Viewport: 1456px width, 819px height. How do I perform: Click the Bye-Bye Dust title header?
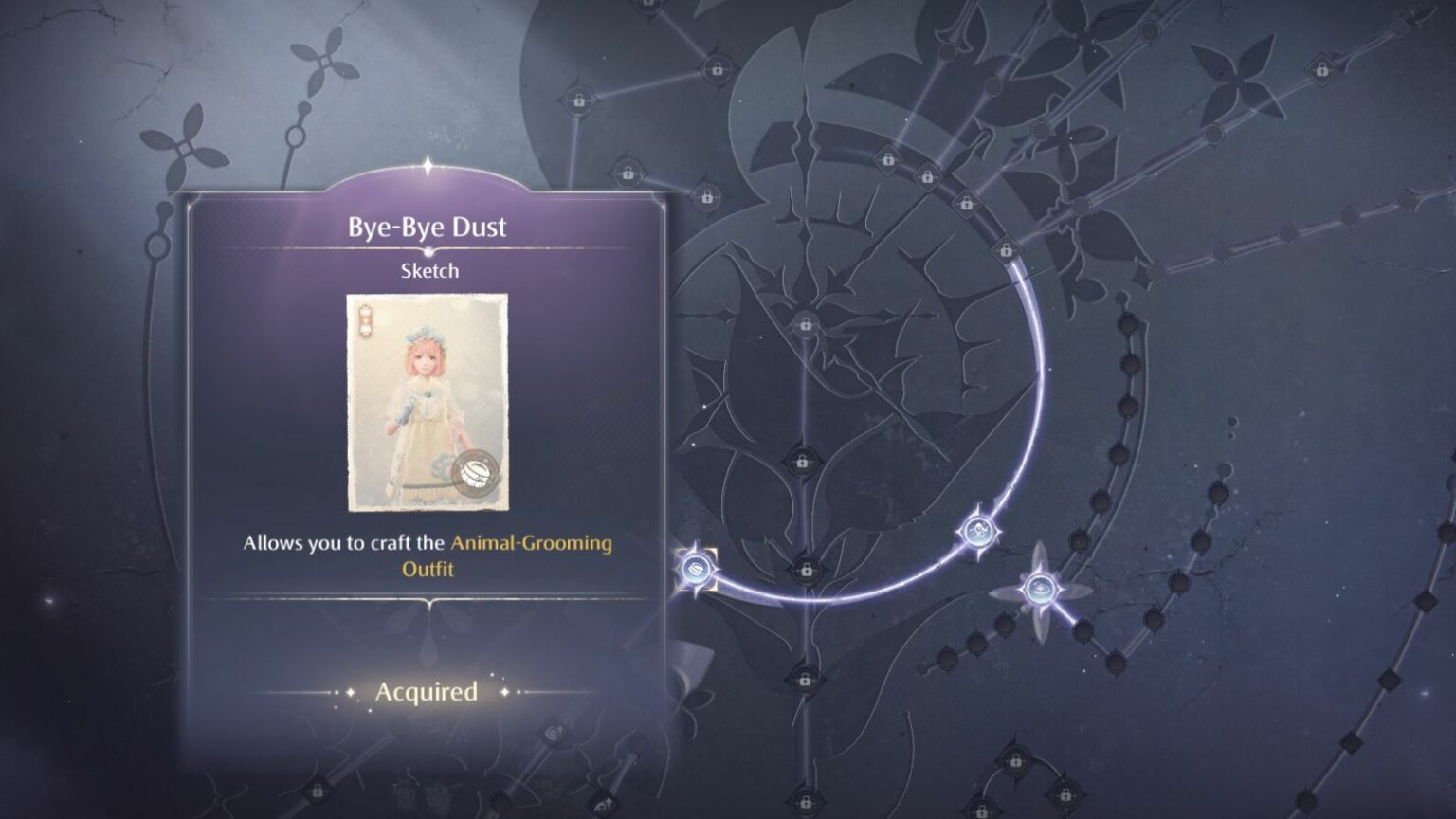coord(426,227)
